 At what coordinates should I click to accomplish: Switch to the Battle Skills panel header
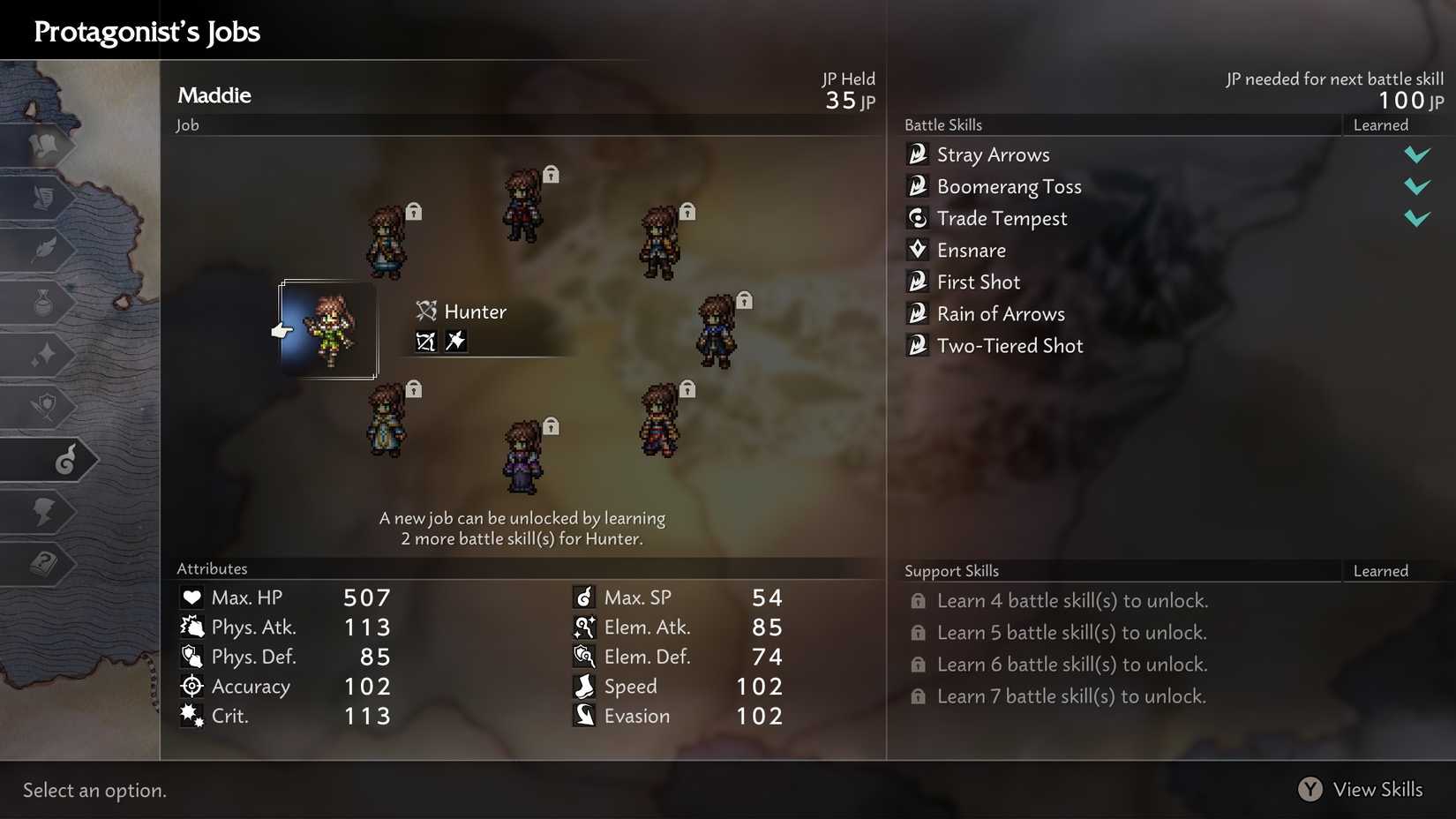coord(943,124)
